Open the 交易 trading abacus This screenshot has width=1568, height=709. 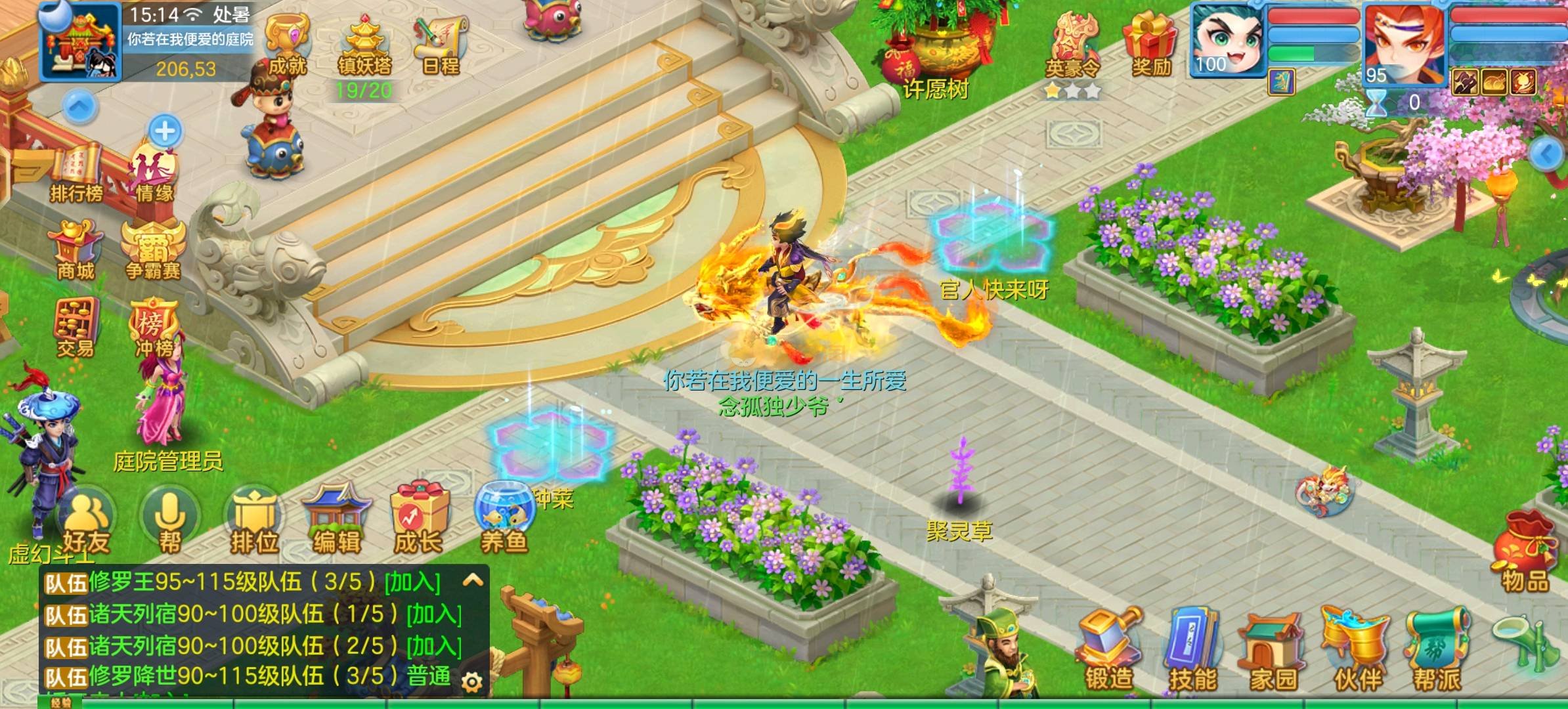76,327
